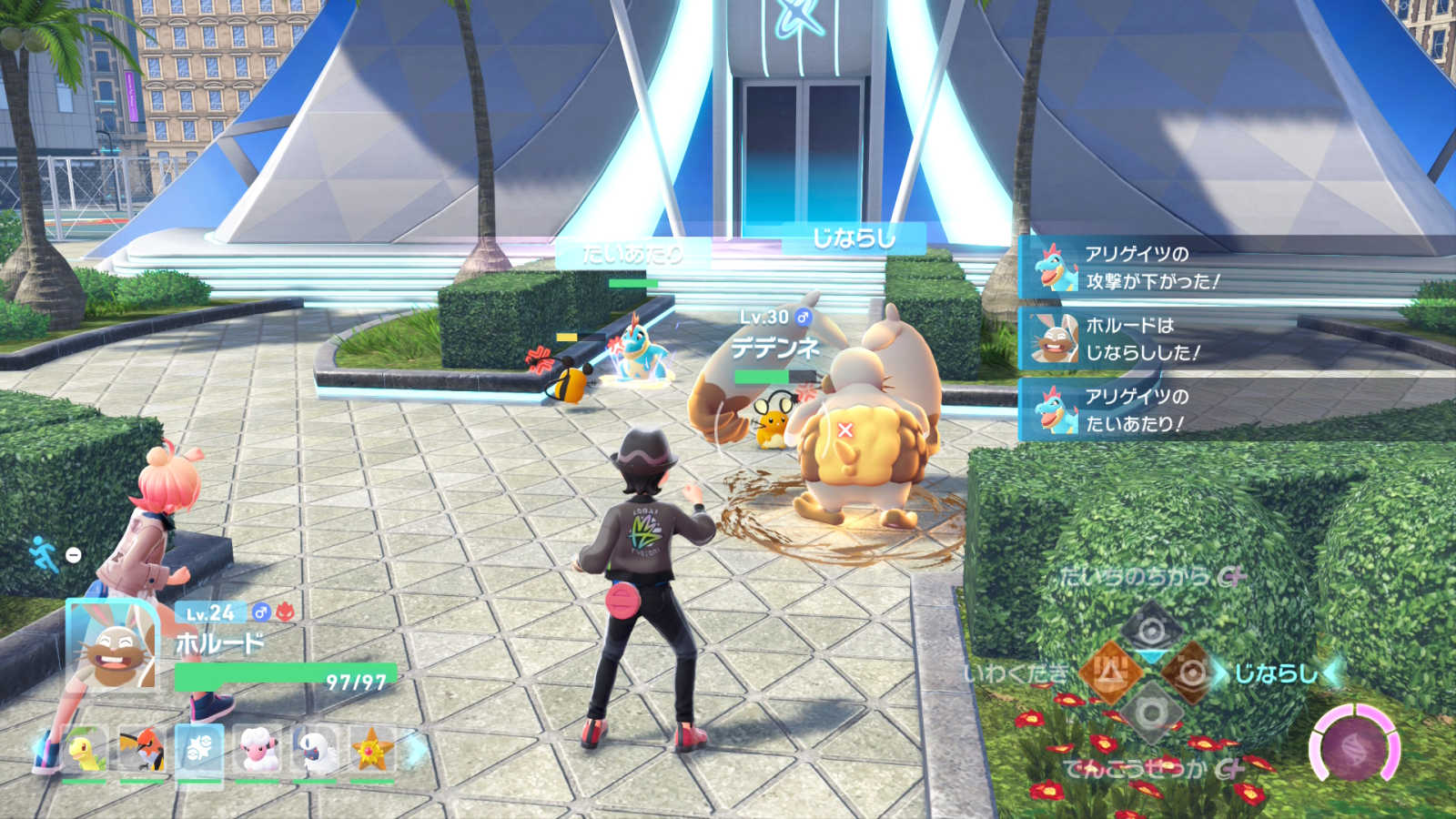Click the active Diggersby (ホルード) portrait
1456x819 pixels.
114,648
